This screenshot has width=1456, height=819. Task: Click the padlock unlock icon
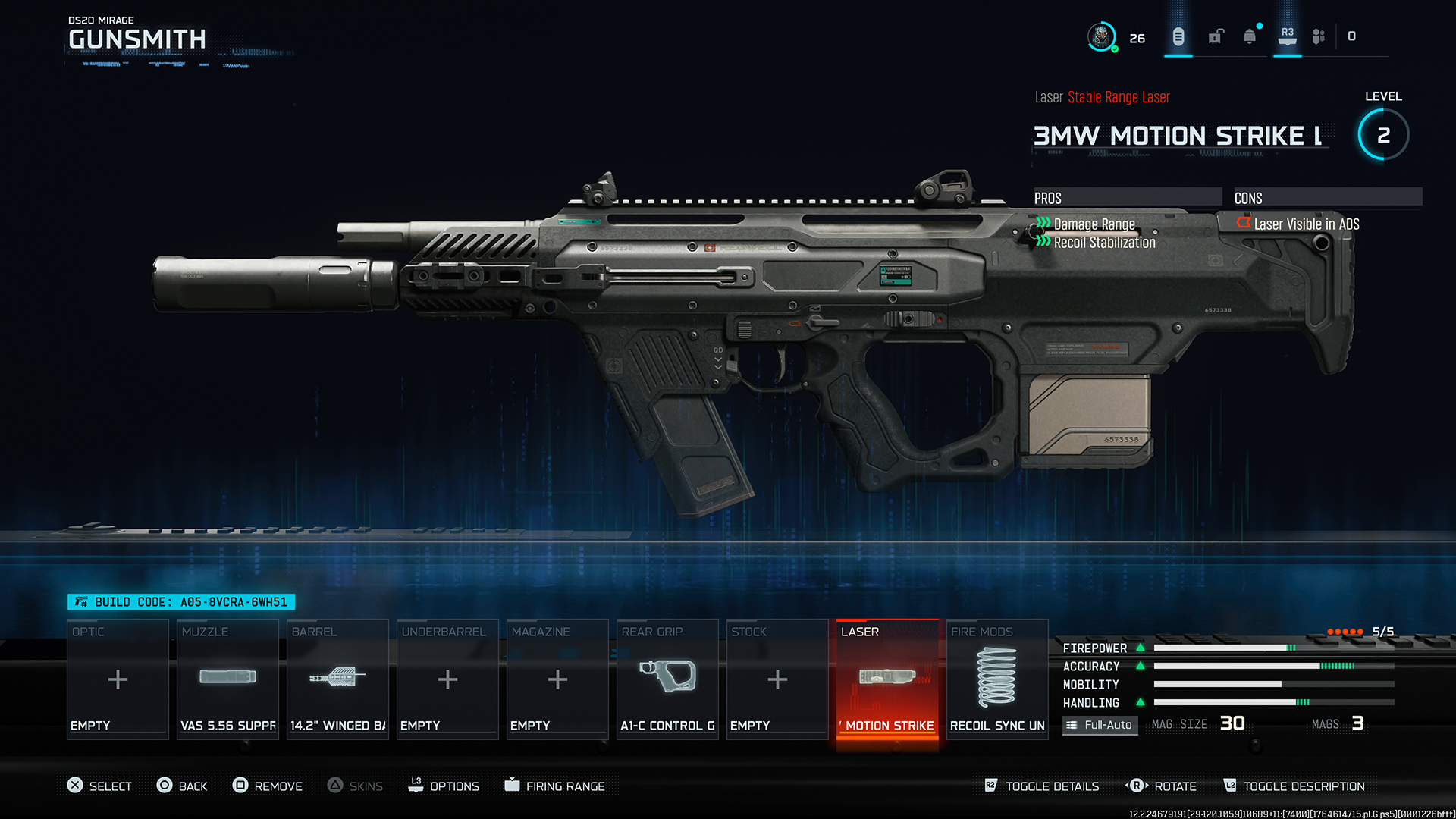click(1216, 36)
